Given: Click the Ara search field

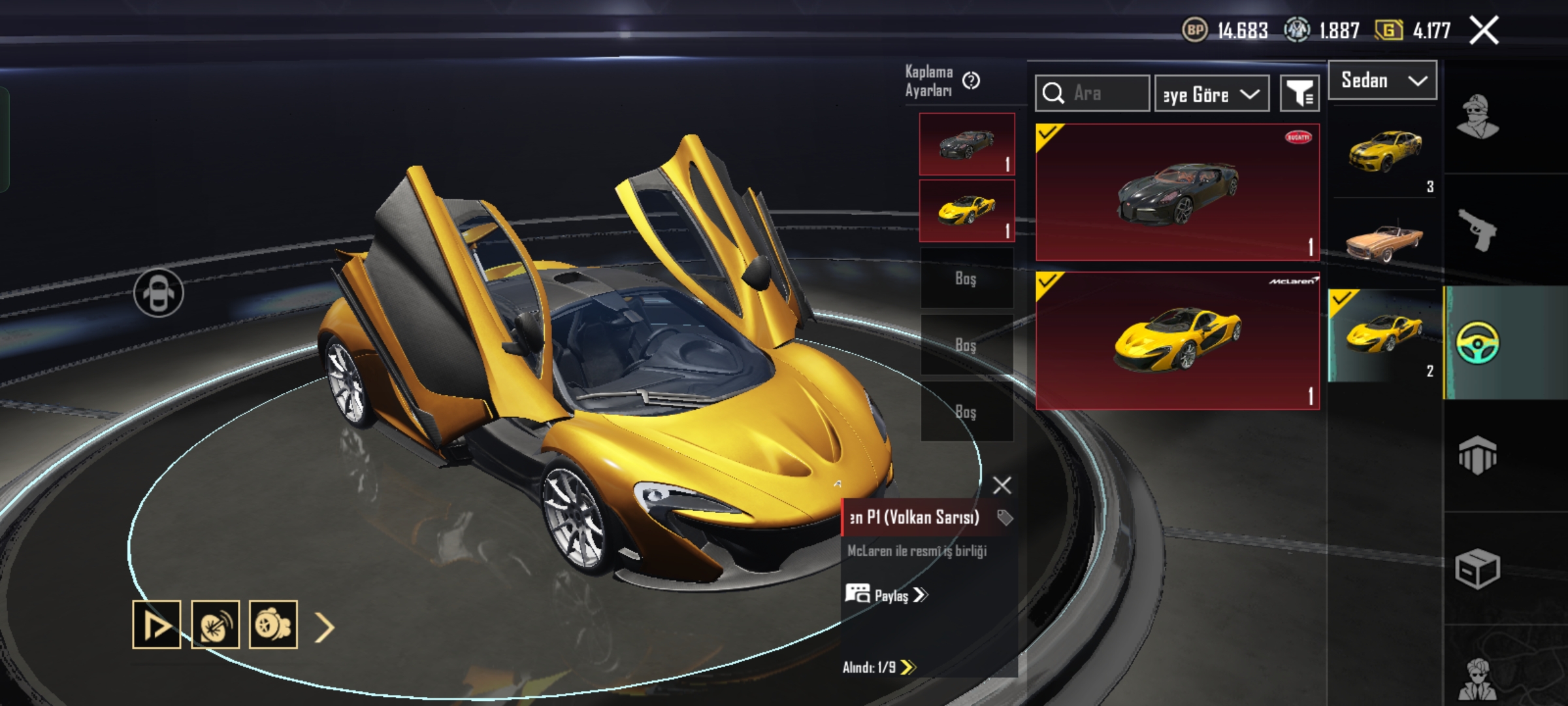Looking at the screenshot, I should click(1092, 93).
